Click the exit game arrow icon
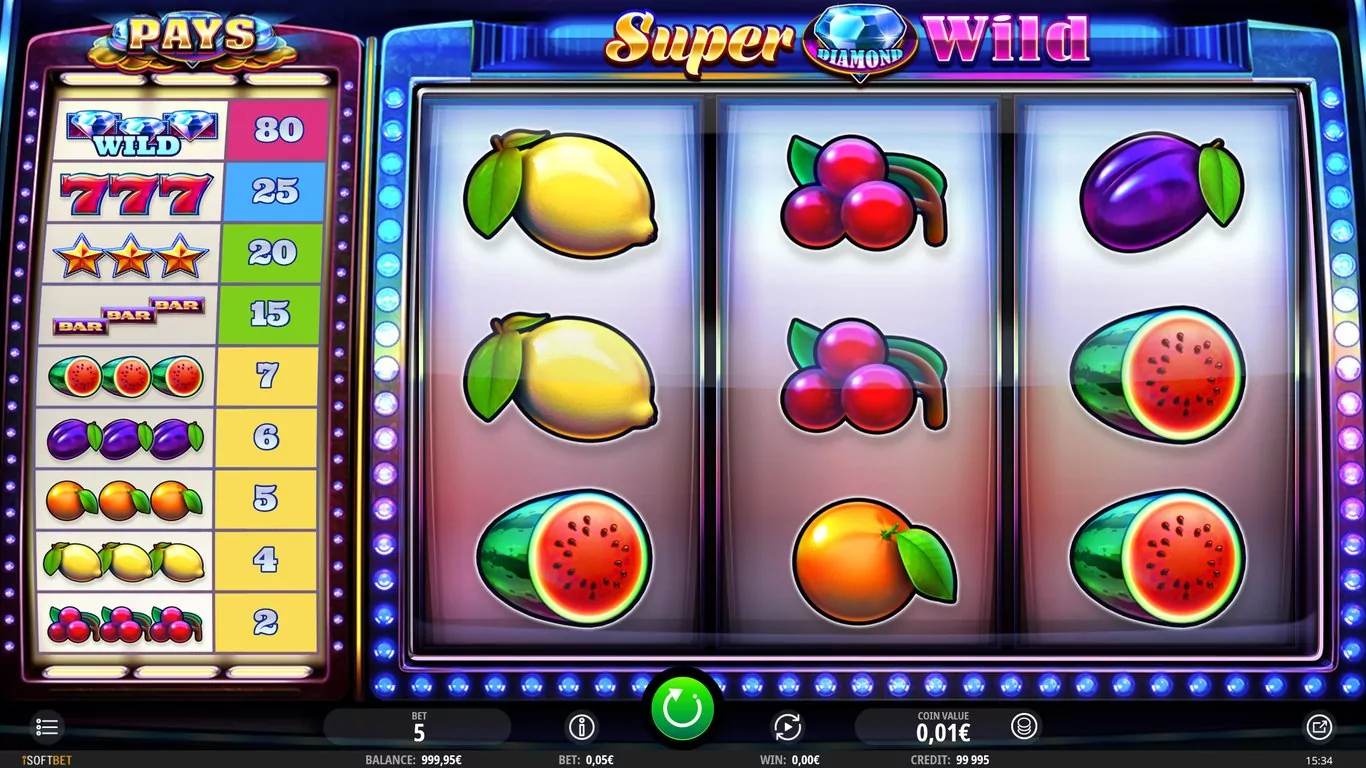The width and height of the screenshot is (1366, 768). click(1319, 727)
